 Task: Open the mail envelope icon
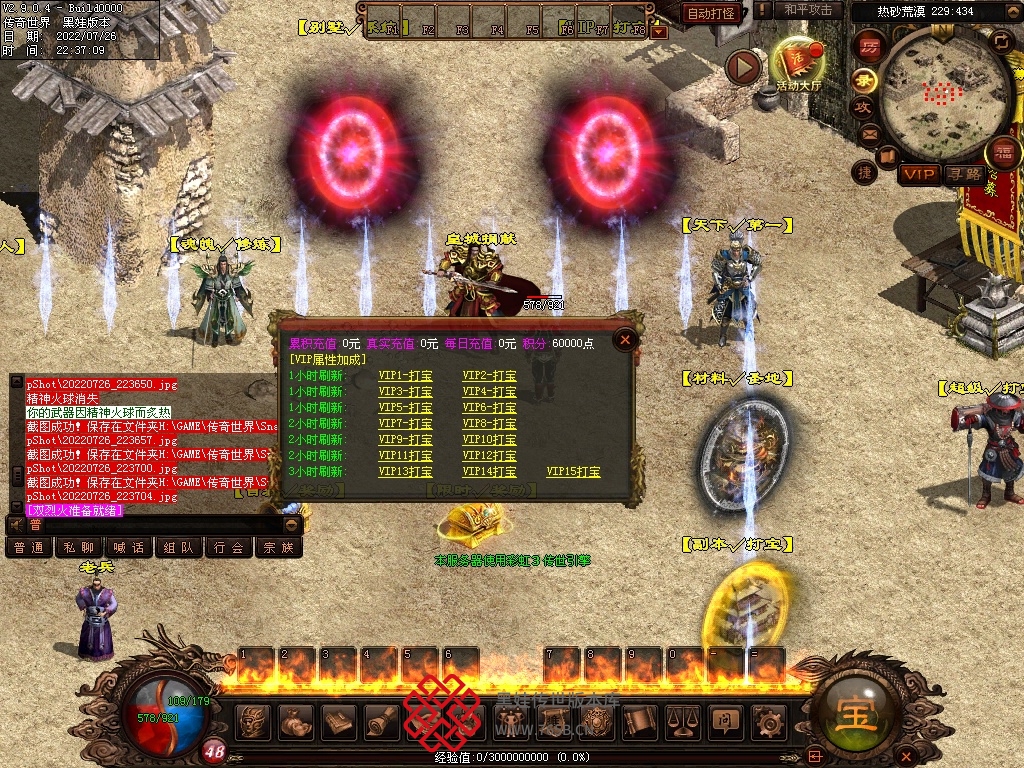(868, 133)
